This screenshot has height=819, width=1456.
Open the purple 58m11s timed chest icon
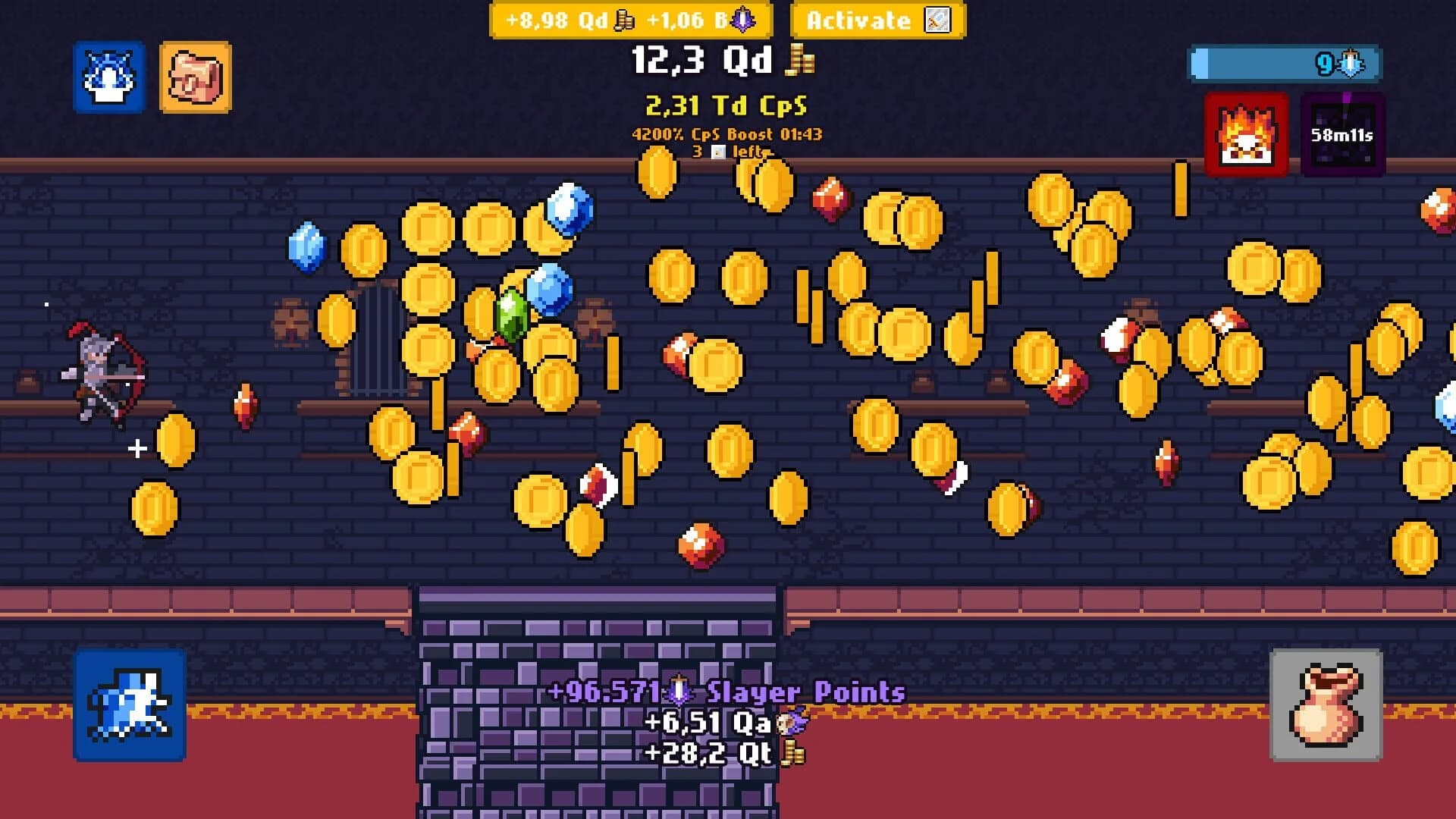(x=1341, y=131)
